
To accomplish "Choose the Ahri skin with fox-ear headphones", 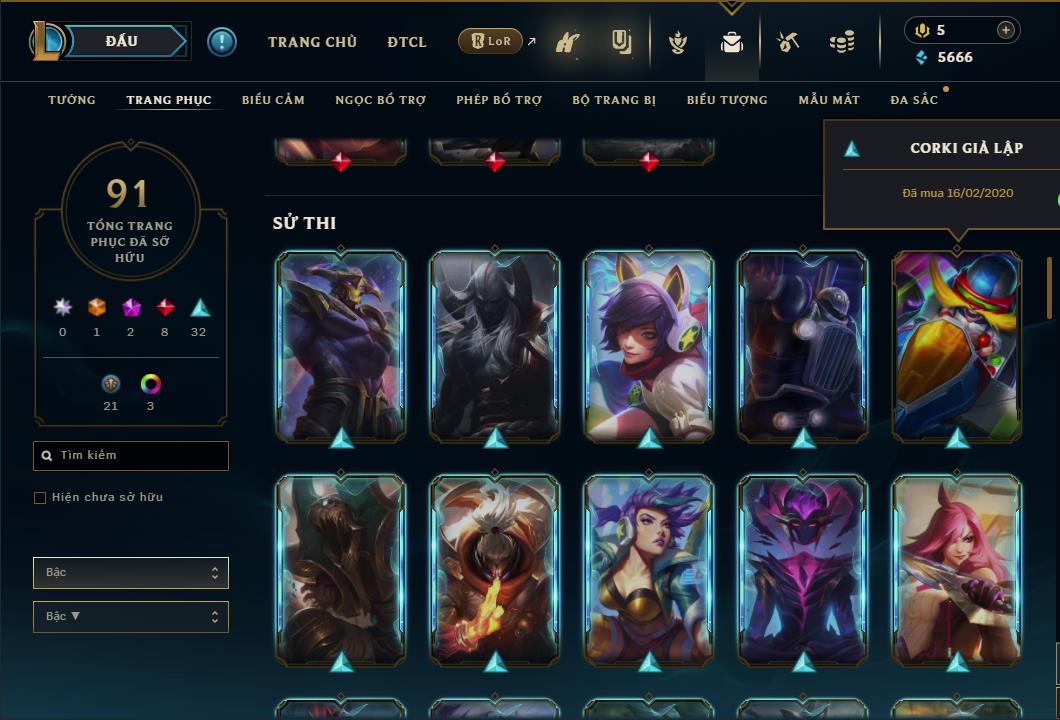I will click(649, 345).
